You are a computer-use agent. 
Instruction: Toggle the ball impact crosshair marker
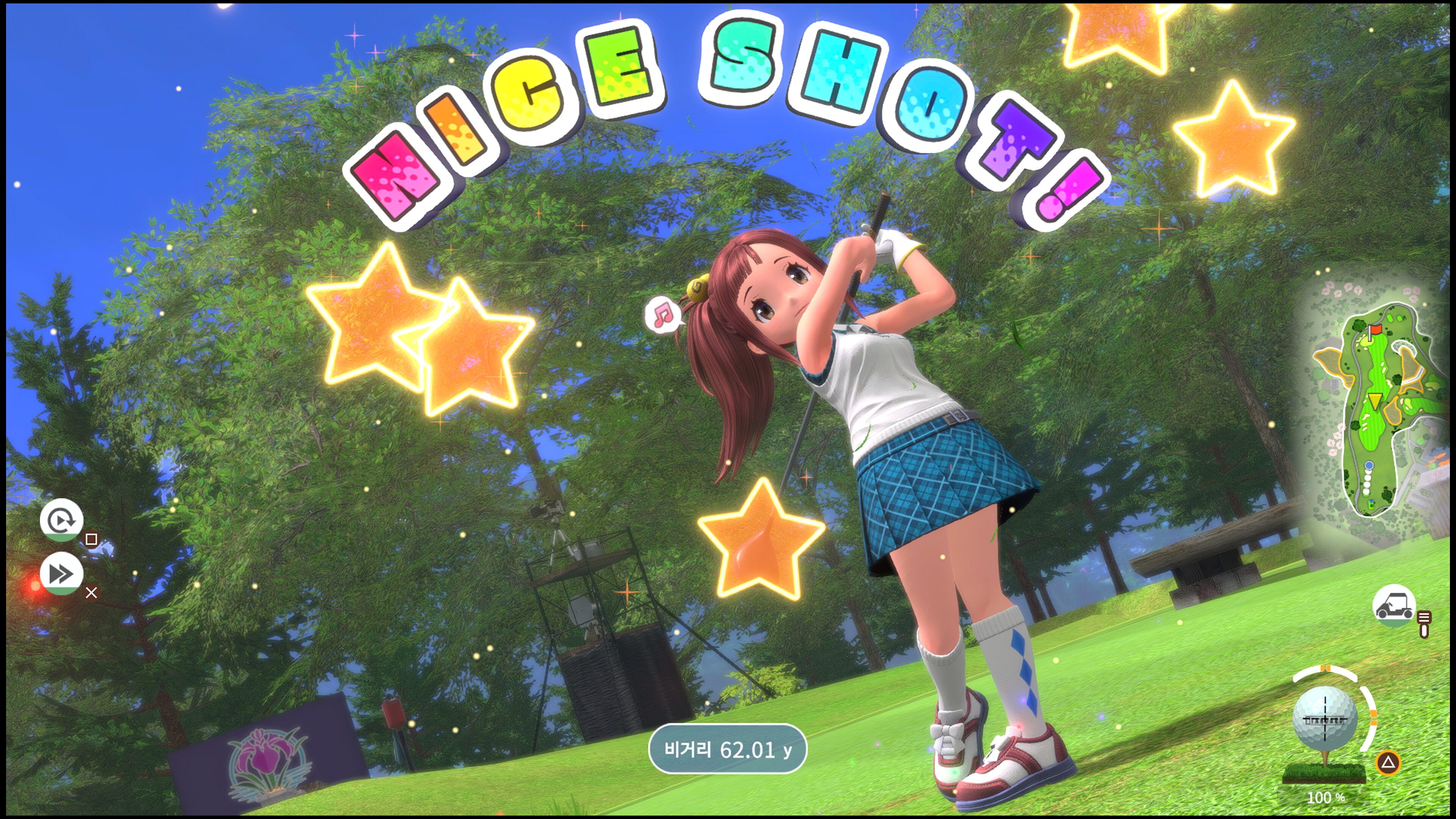1326,719
